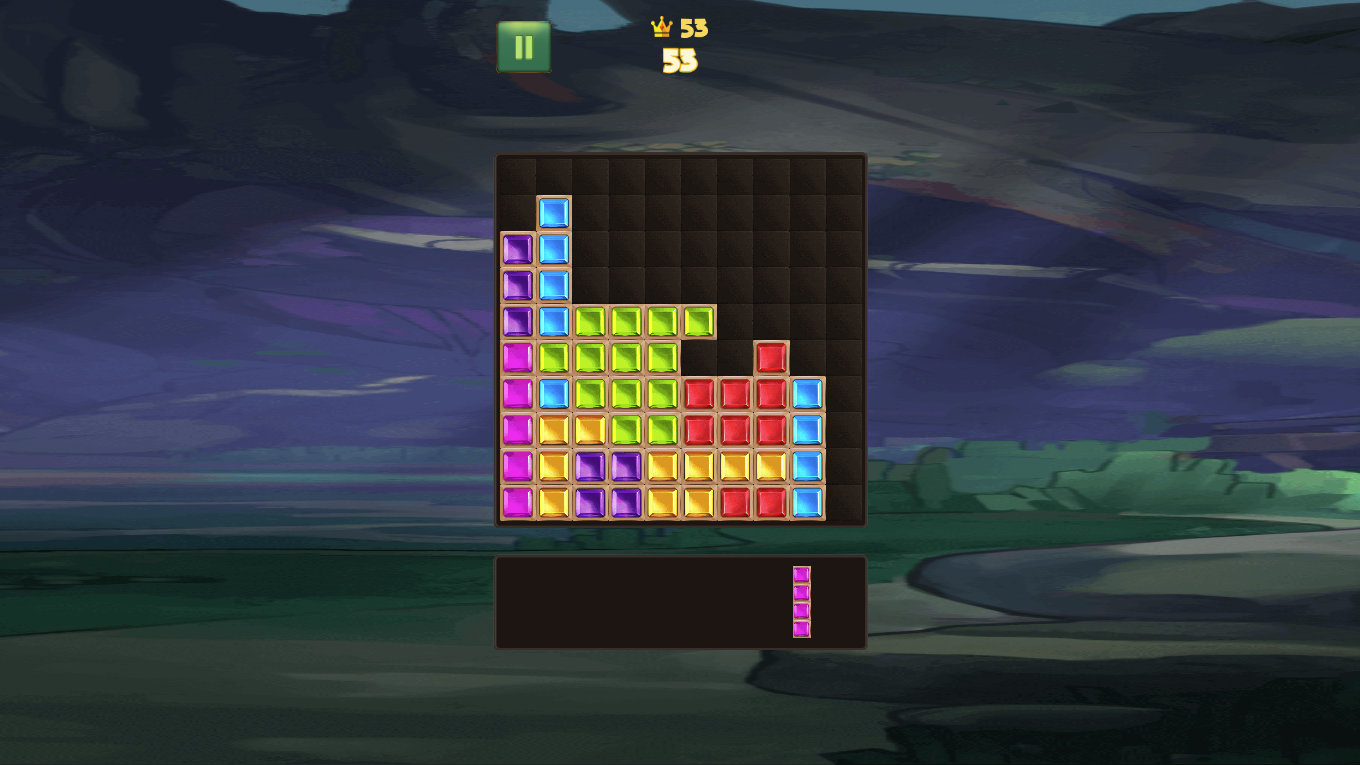Select the vertical pink piece in the tray
The width and height of the screenshot is (1360, 765).
click(x=802, y=602)
